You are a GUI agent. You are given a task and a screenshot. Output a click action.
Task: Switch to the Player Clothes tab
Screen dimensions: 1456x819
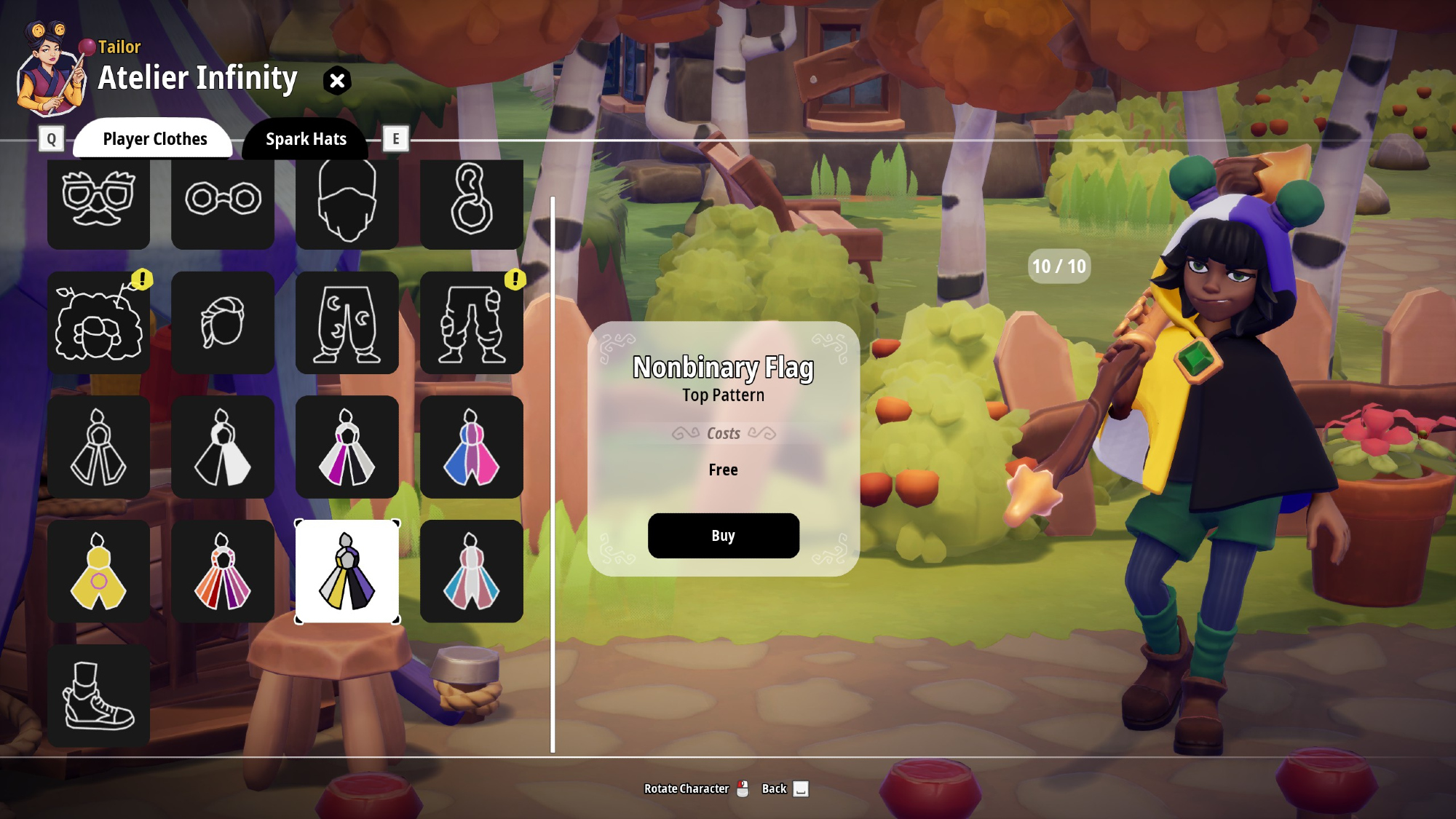[154, 139]
